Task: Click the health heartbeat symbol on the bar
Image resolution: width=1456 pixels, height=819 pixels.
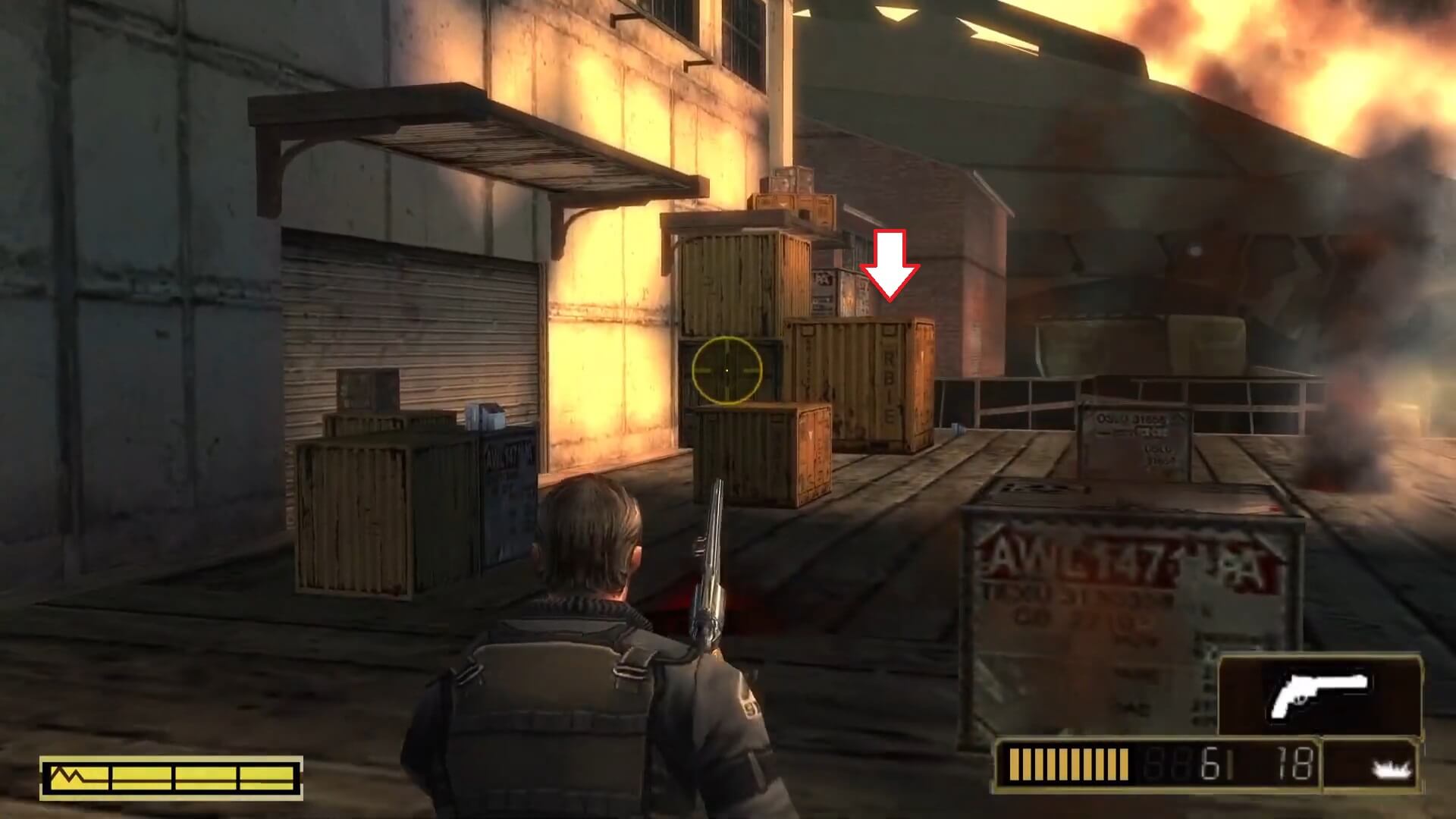Action: point(68,775)
